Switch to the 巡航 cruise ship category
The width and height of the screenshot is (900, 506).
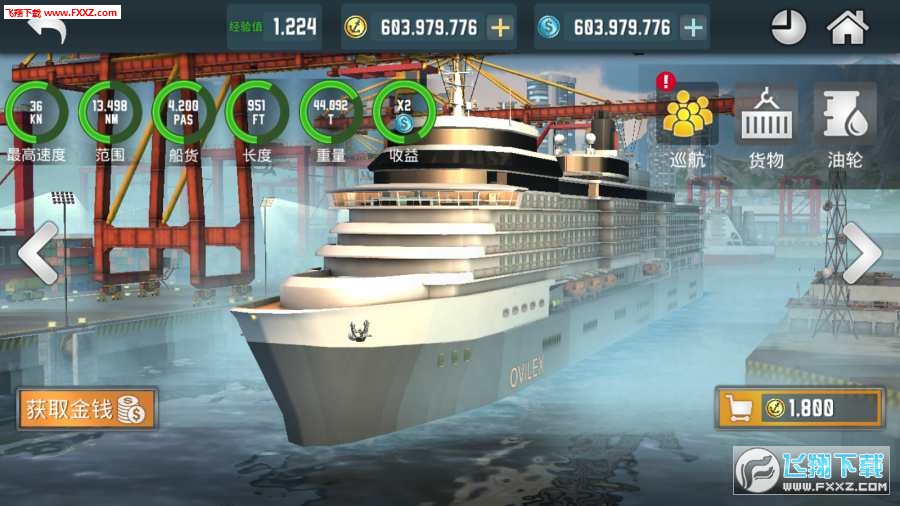pyautogui.click(x=687, y=125)
